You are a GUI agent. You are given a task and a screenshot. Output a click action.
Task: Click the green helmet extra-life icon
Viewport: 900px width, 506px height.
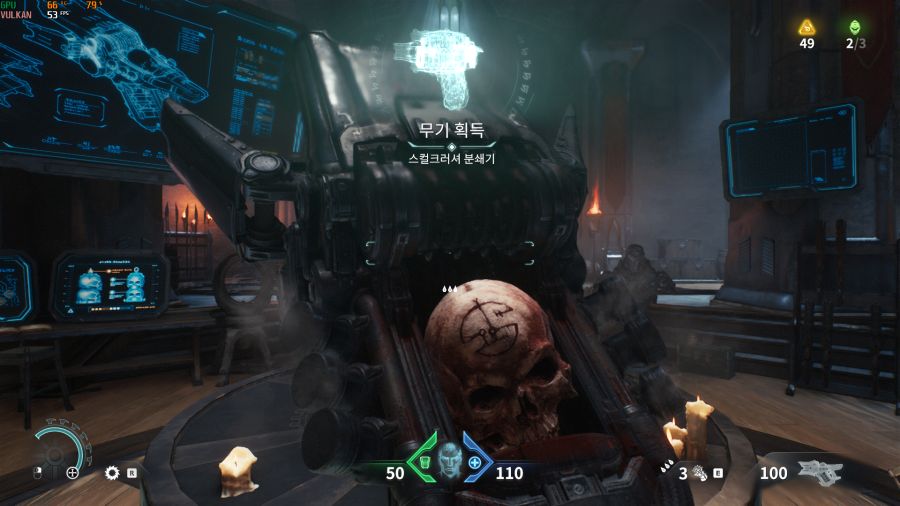click(854, 27)
